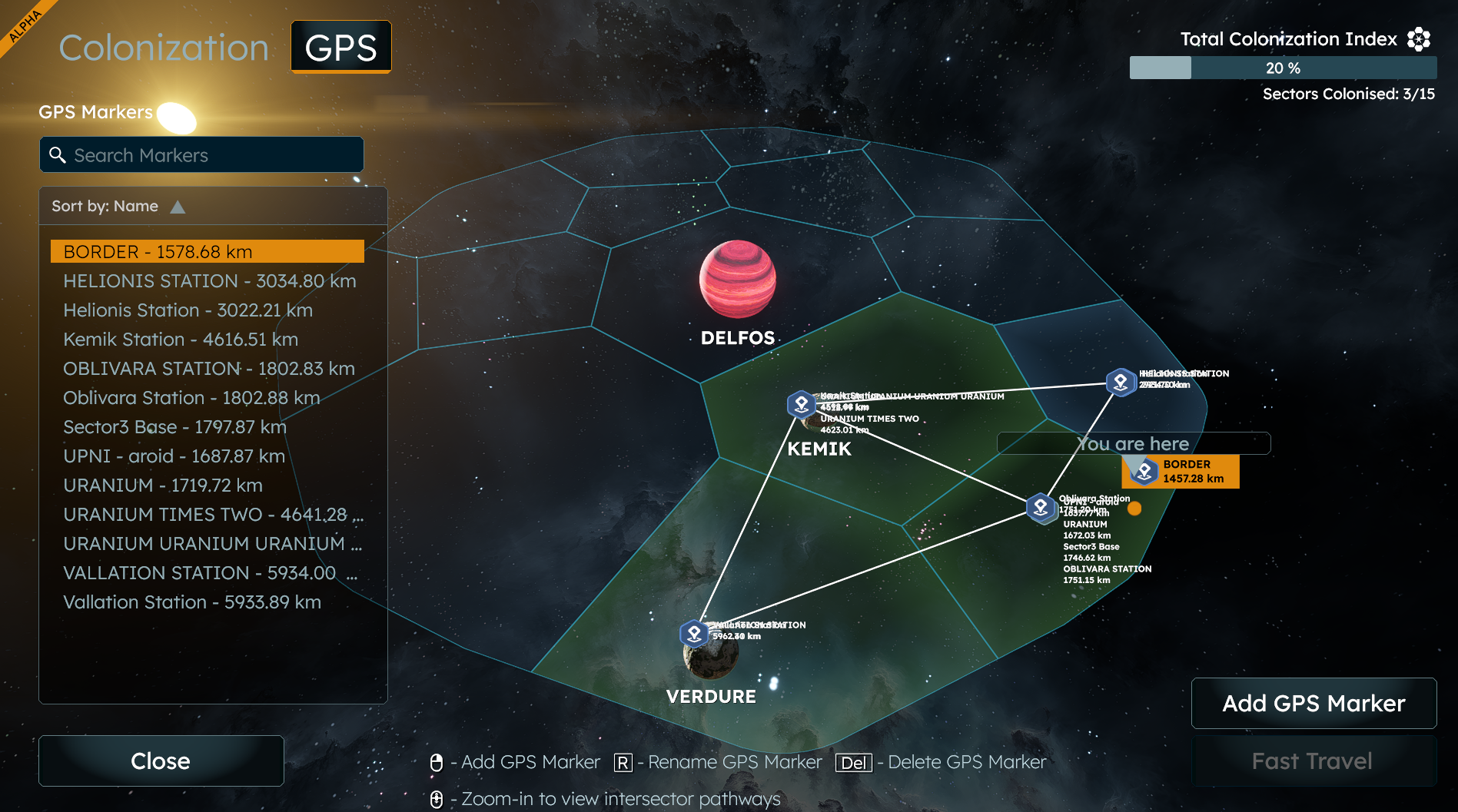Click the Helionis Station map marker icon

click(1121, 382)
